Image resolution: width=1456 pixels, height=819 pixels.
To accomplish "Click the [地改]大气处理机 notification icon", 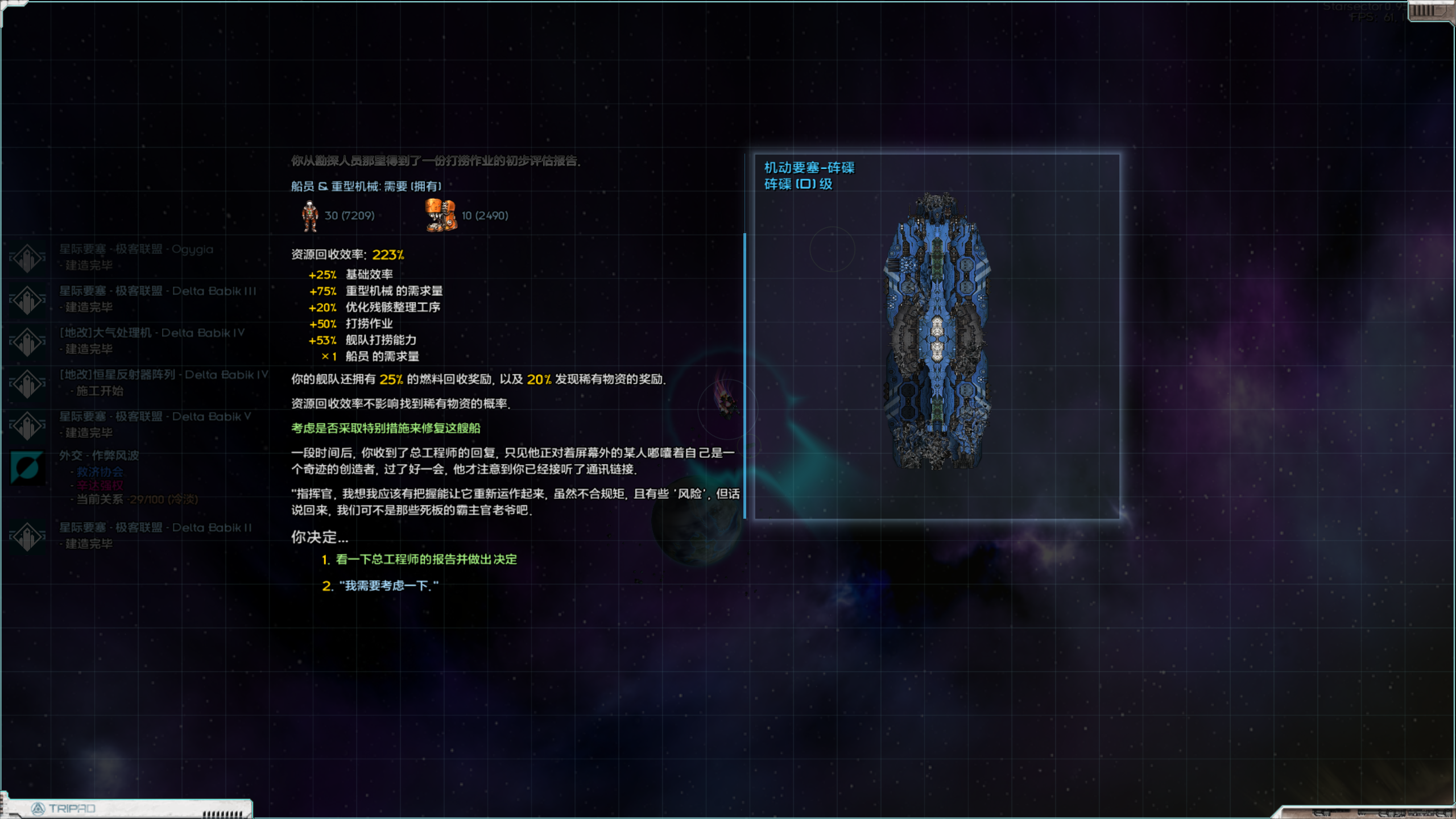I will (x=27, y=340).
